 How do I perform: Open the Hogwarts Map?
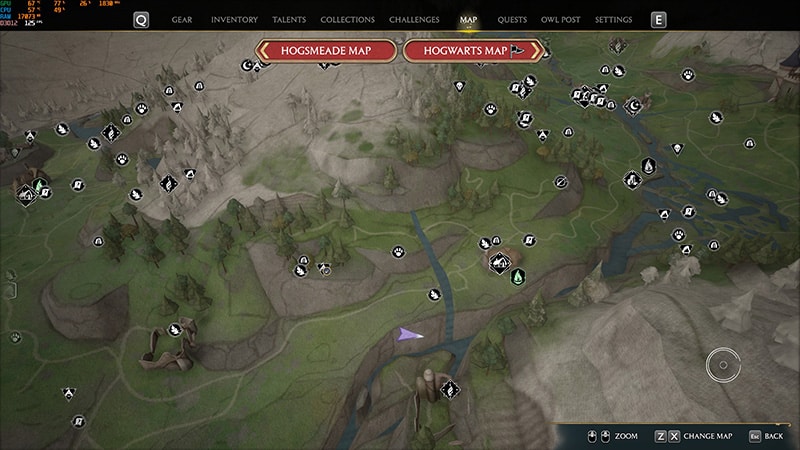pyautogui.click(x=473, y=51)
